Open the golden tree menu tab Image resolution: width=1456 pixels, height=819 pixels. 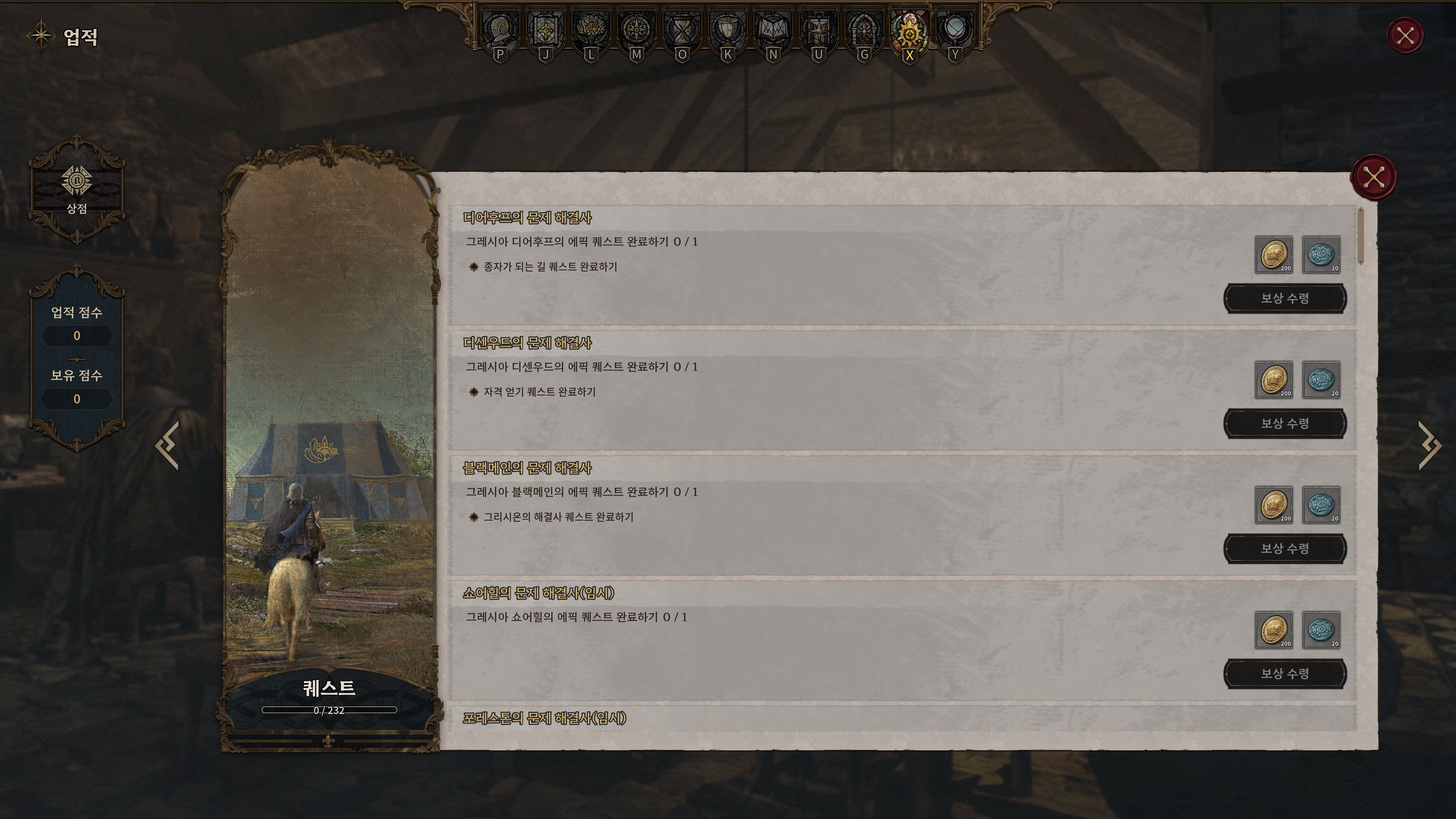[591, 30]
